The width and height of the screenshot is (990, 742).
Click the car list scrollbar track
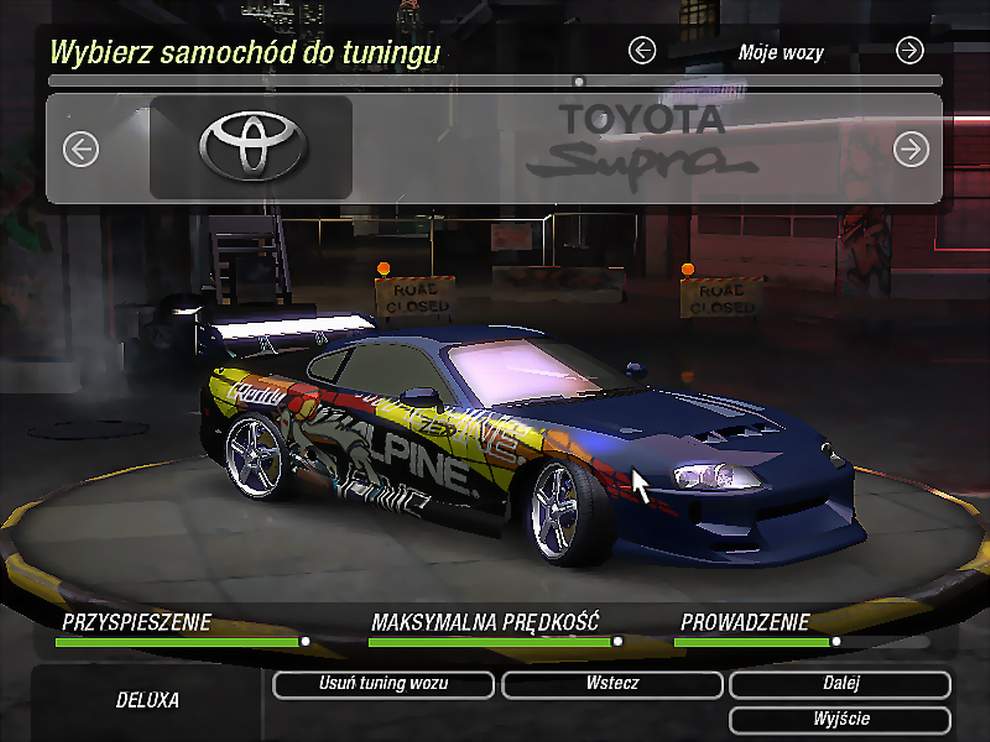300,81
